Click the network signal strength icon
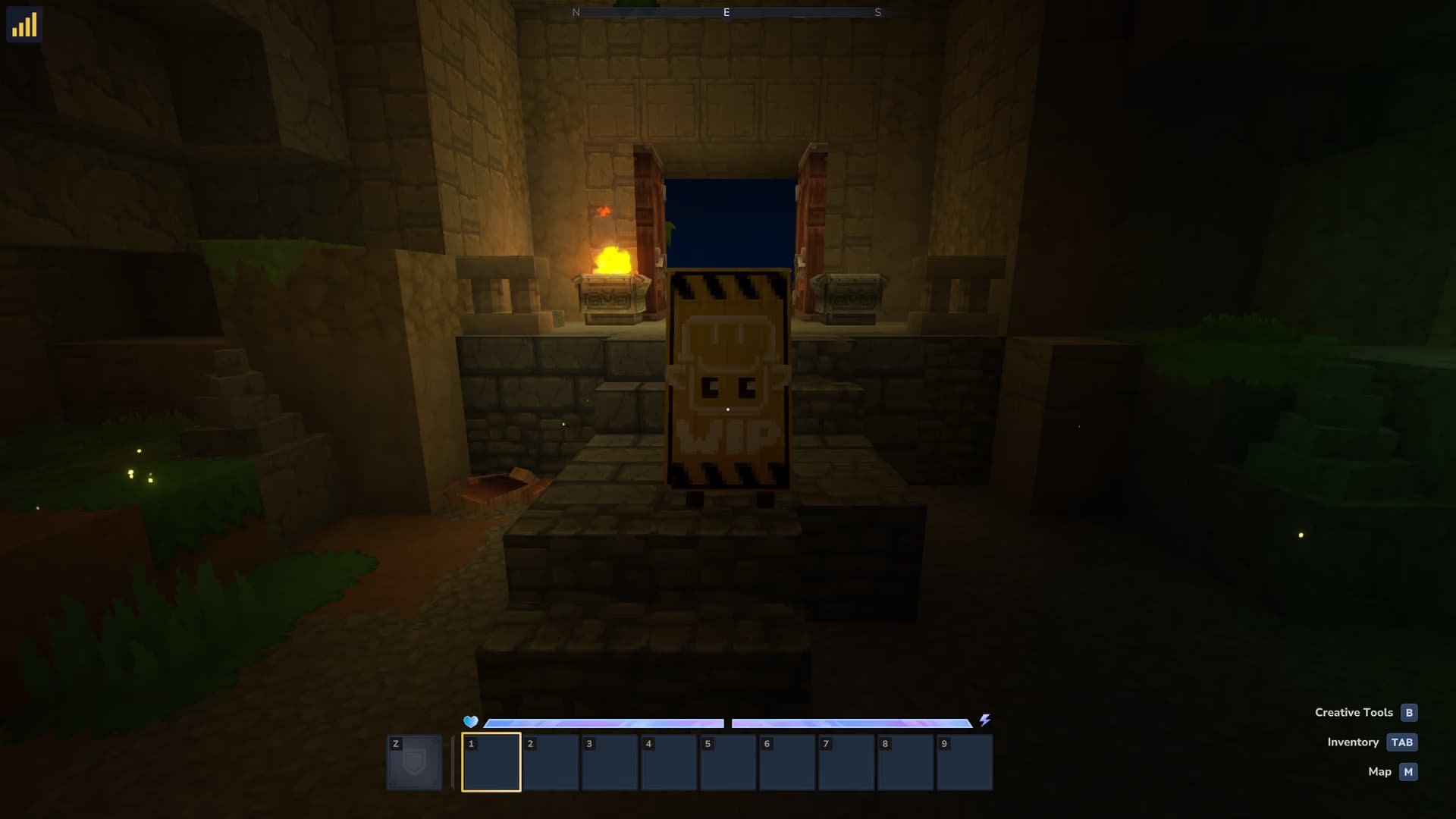Image resolution: width=1456 pixels, height=819 pixels. 25,25
